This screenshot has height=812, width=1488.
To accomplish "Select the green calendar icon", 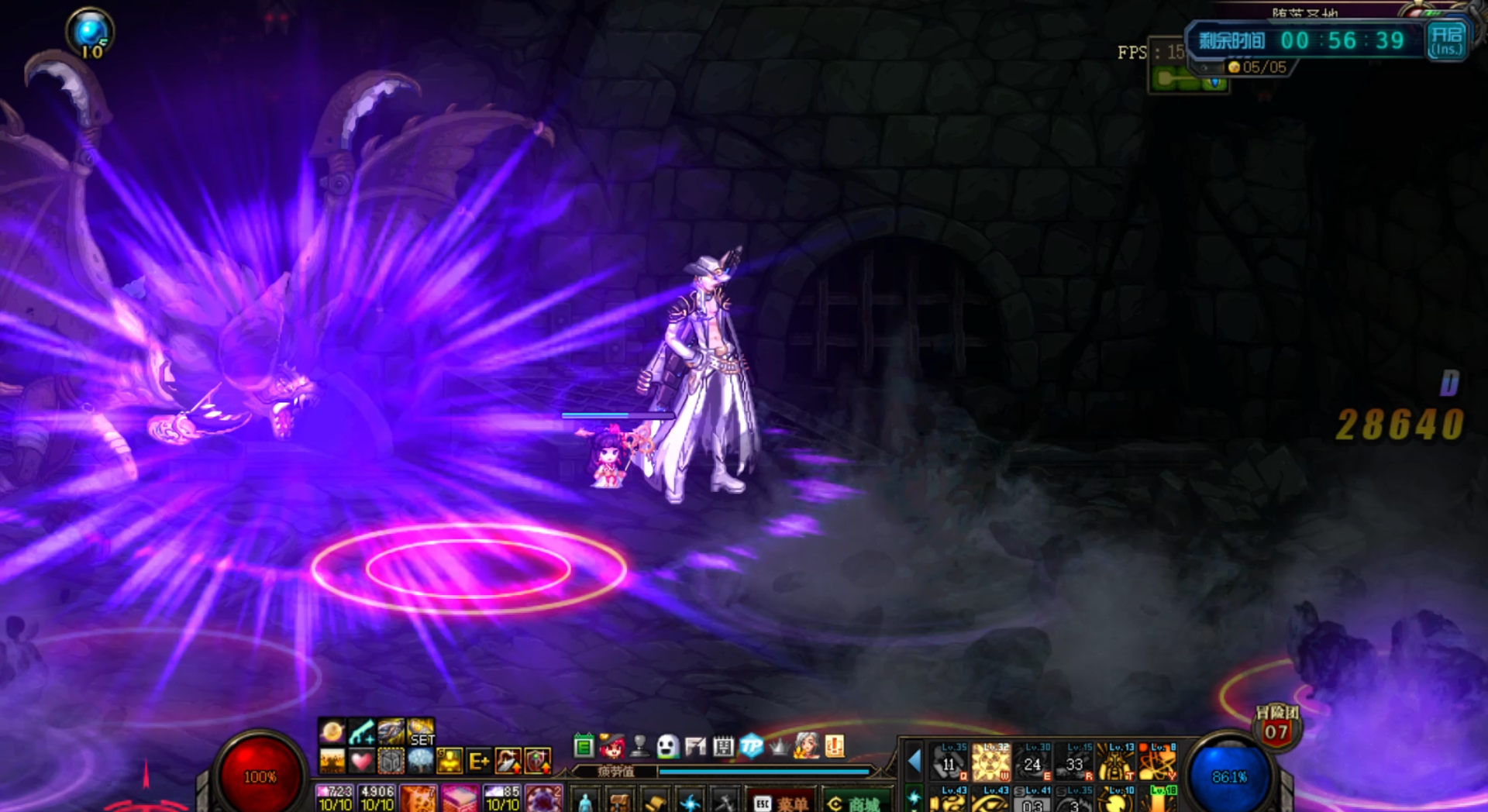I will pyautogui.click(x=584, y=746).
